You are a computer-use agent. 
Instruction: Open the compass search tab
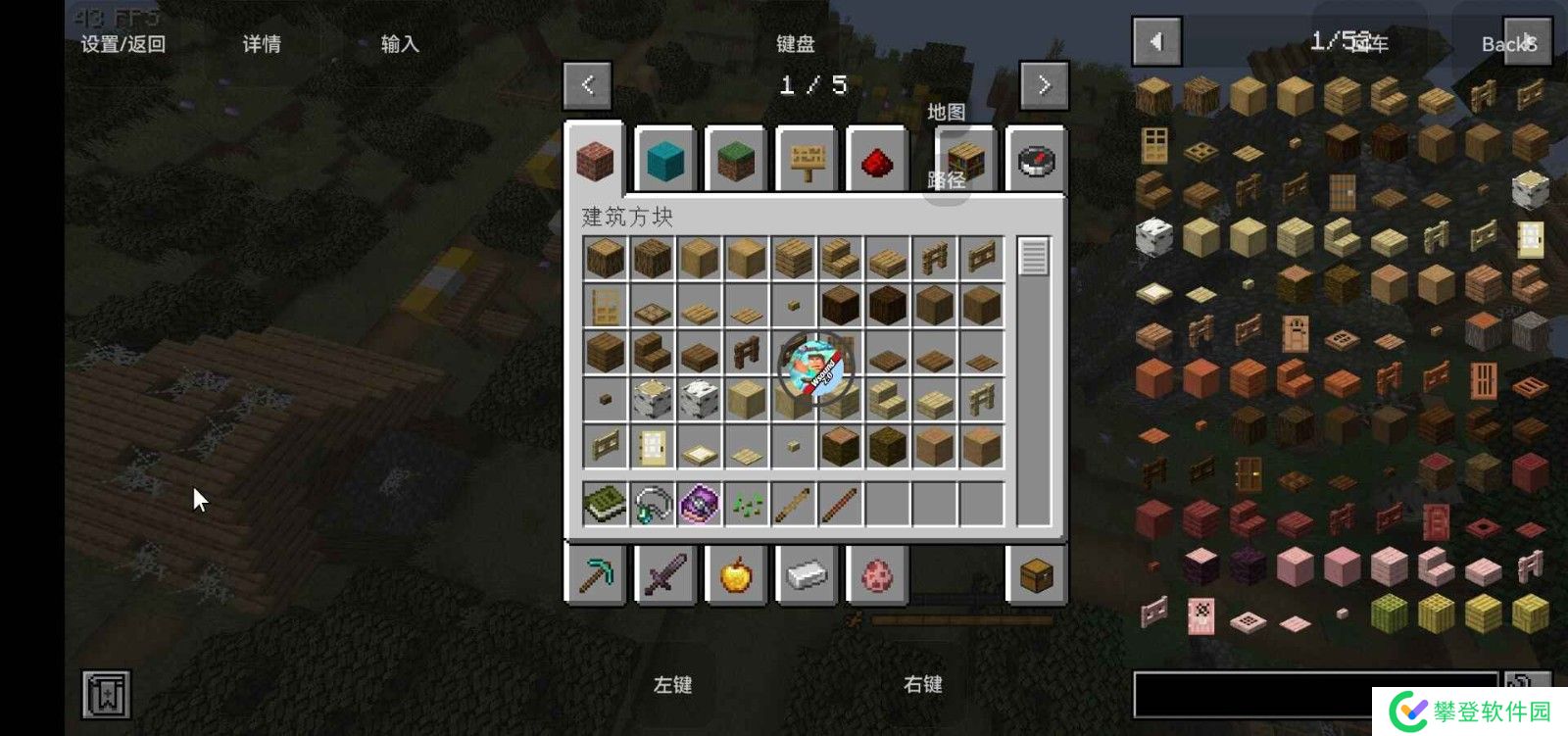coord(1037,161)
